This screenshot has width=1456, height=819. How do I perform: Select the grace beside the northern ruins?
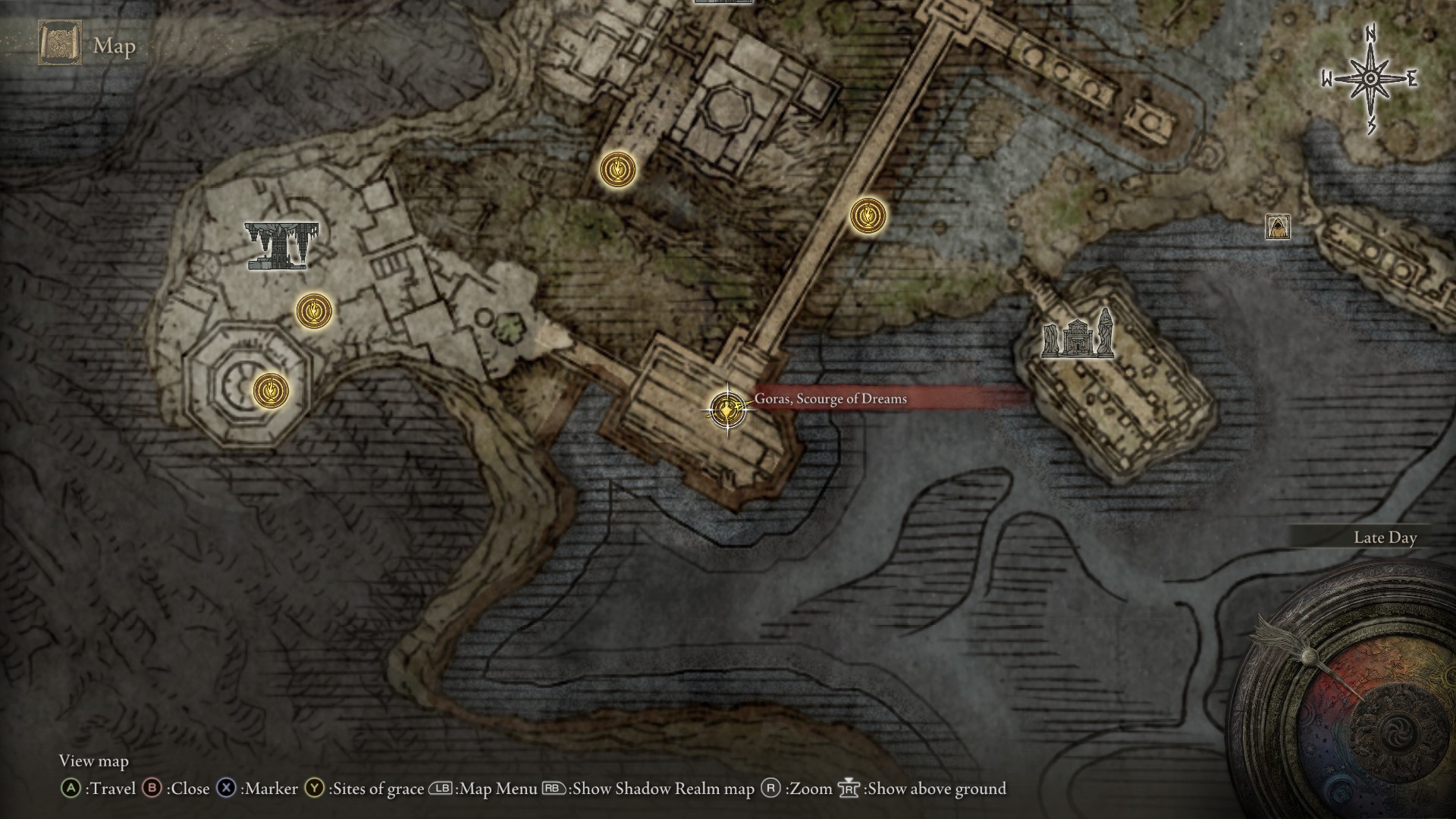[618, 169]
